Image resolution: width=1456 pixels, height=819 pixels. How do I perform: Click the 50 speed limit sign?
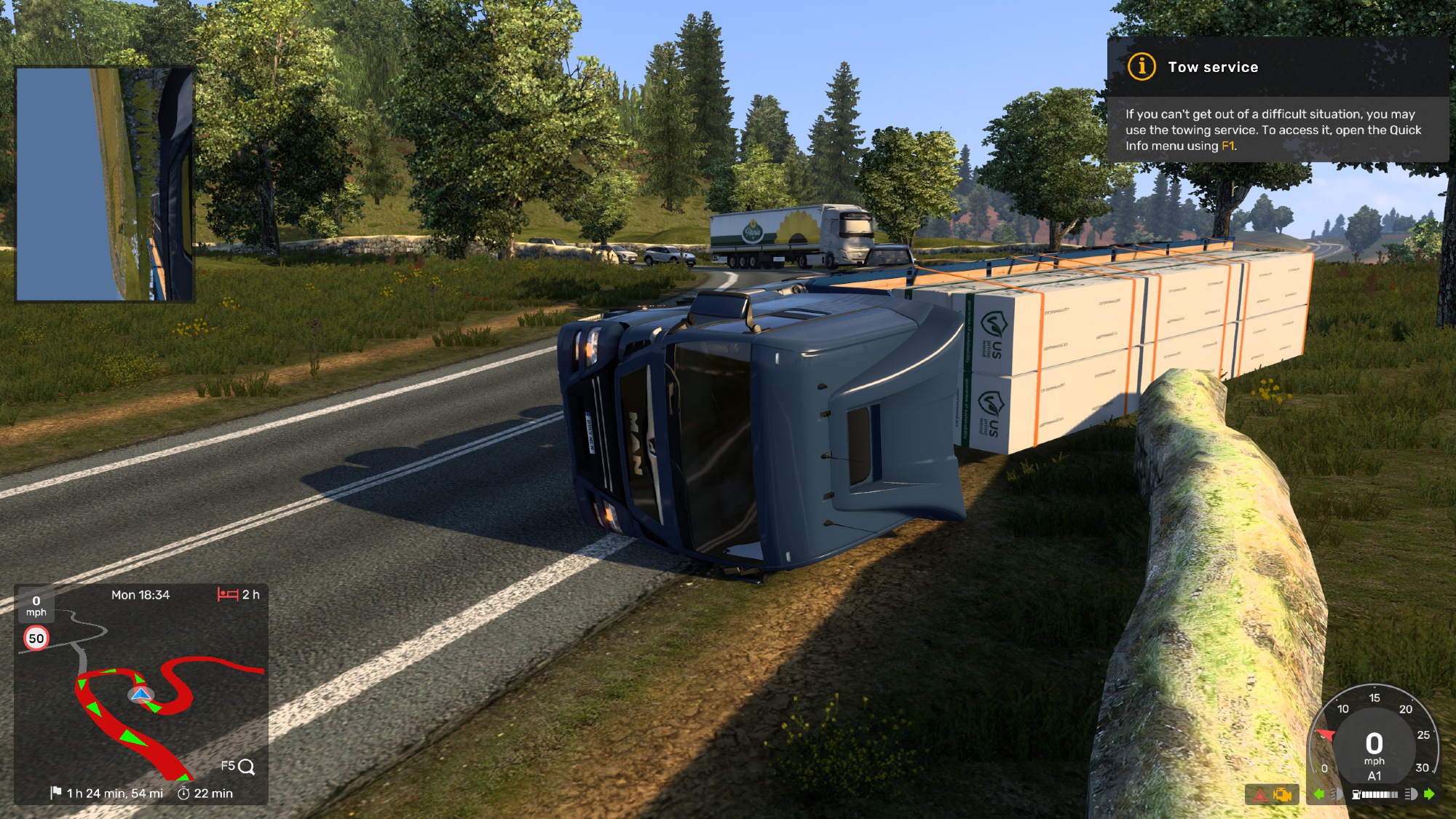pos(36,638)
